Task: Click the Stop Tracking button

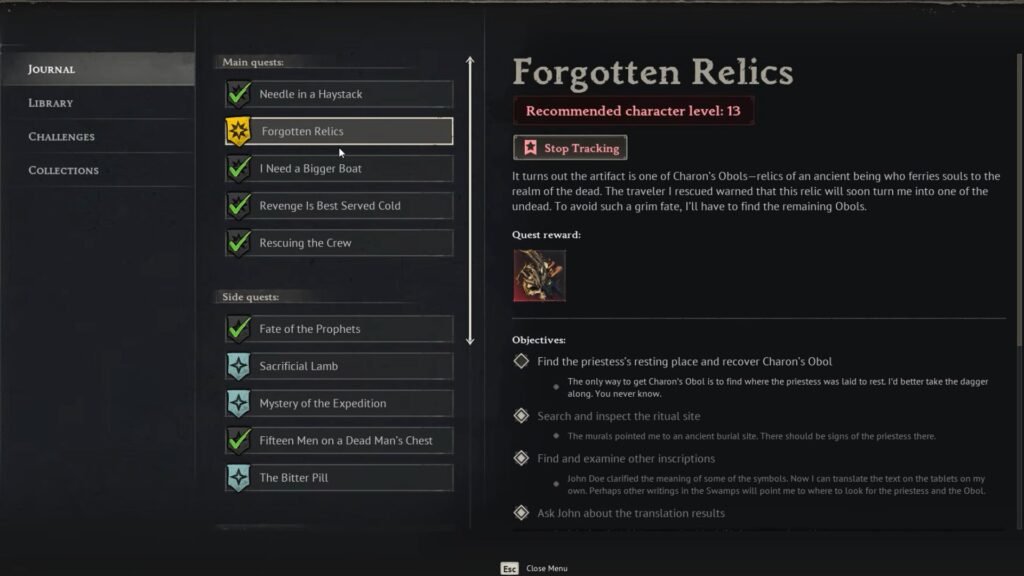Action: (x=570, y=148)
